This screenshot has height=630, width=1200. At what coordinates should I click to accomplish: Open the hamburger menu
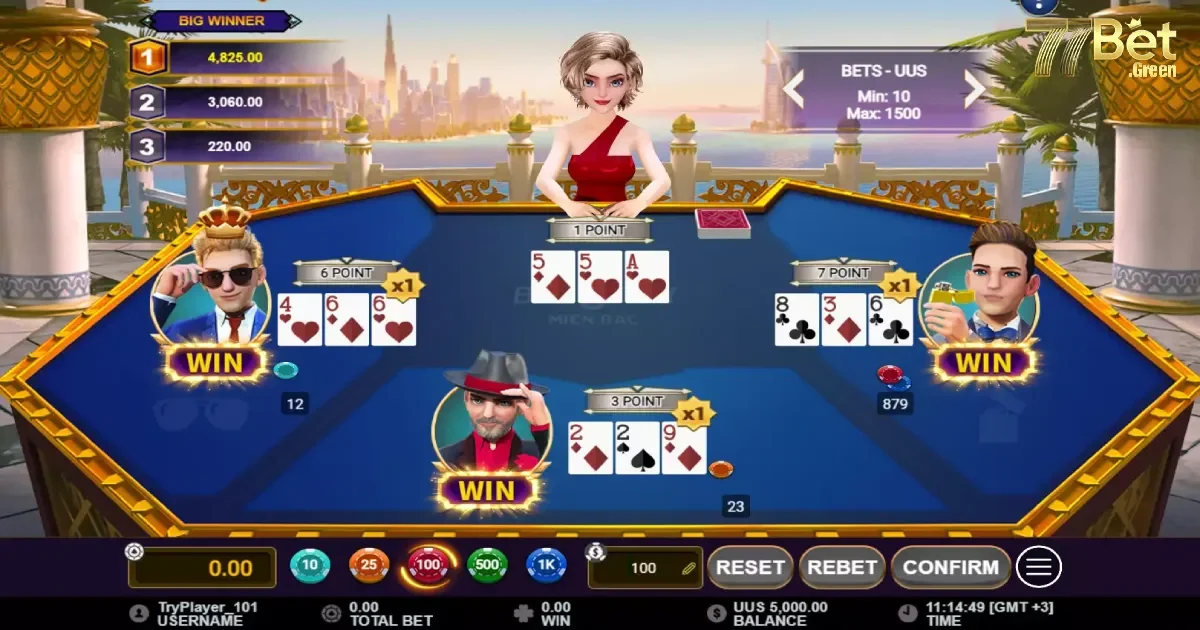(1039, 568)
